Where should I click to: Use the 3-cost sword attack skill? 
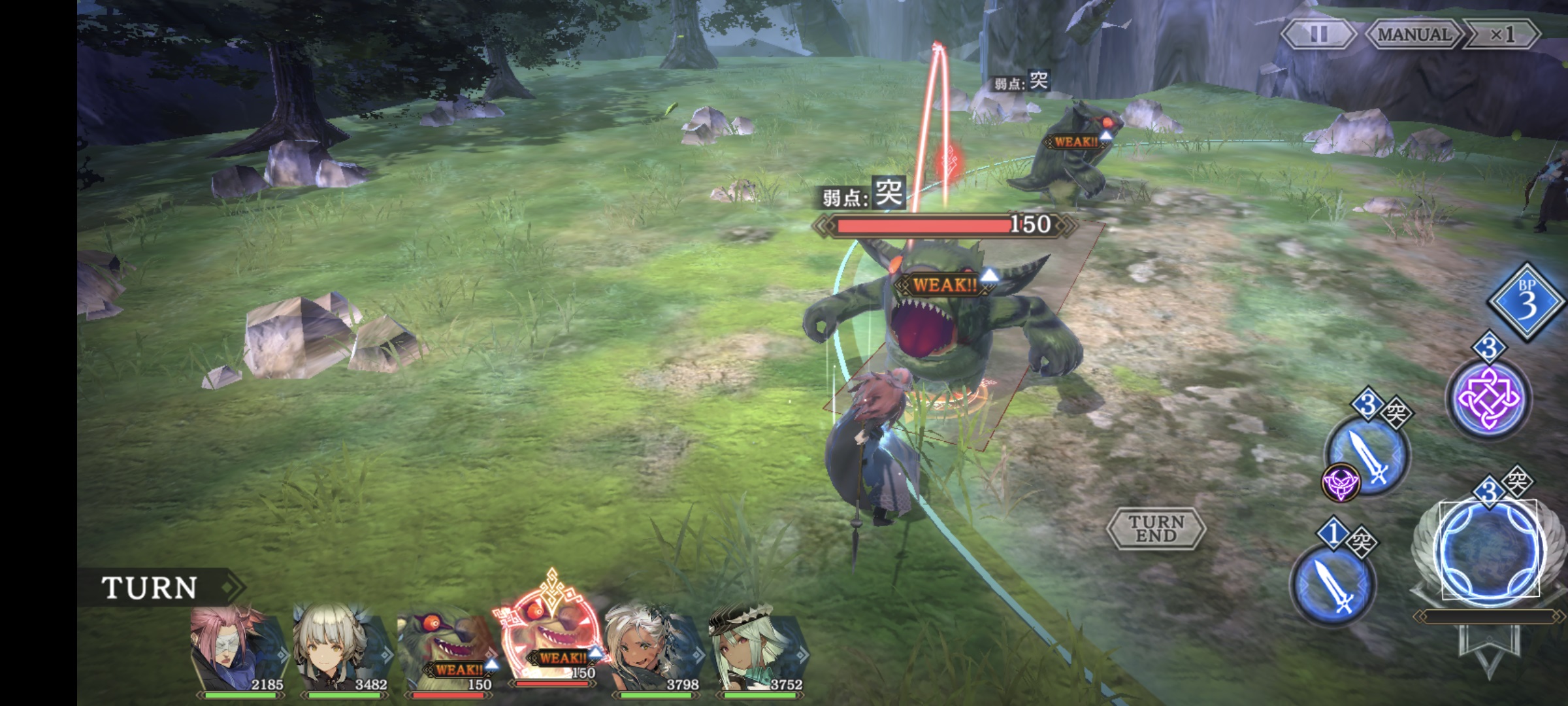point(1369,455)
